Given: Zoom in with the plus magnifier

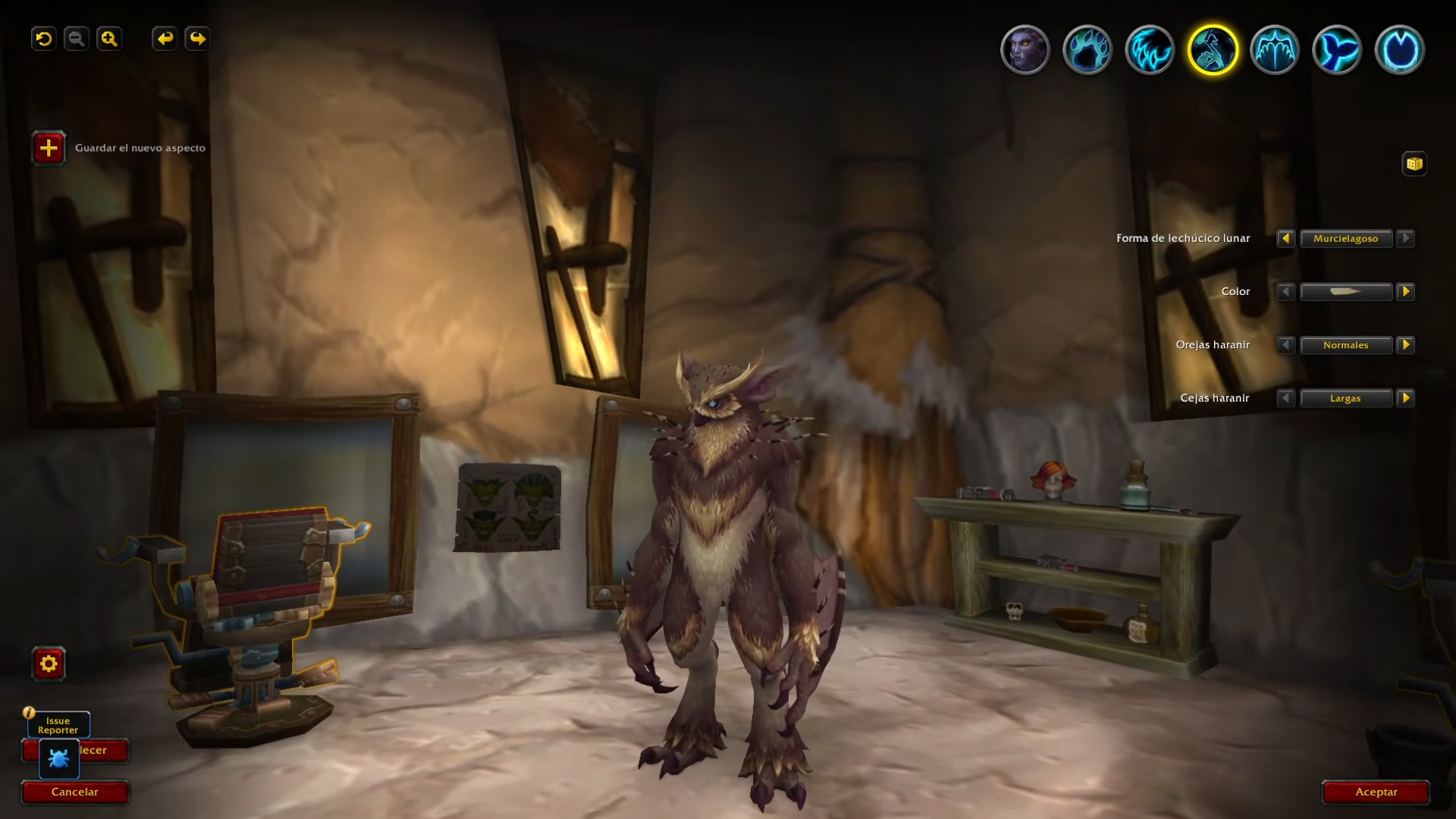Looking at the screenshot, I should (109, 39).
